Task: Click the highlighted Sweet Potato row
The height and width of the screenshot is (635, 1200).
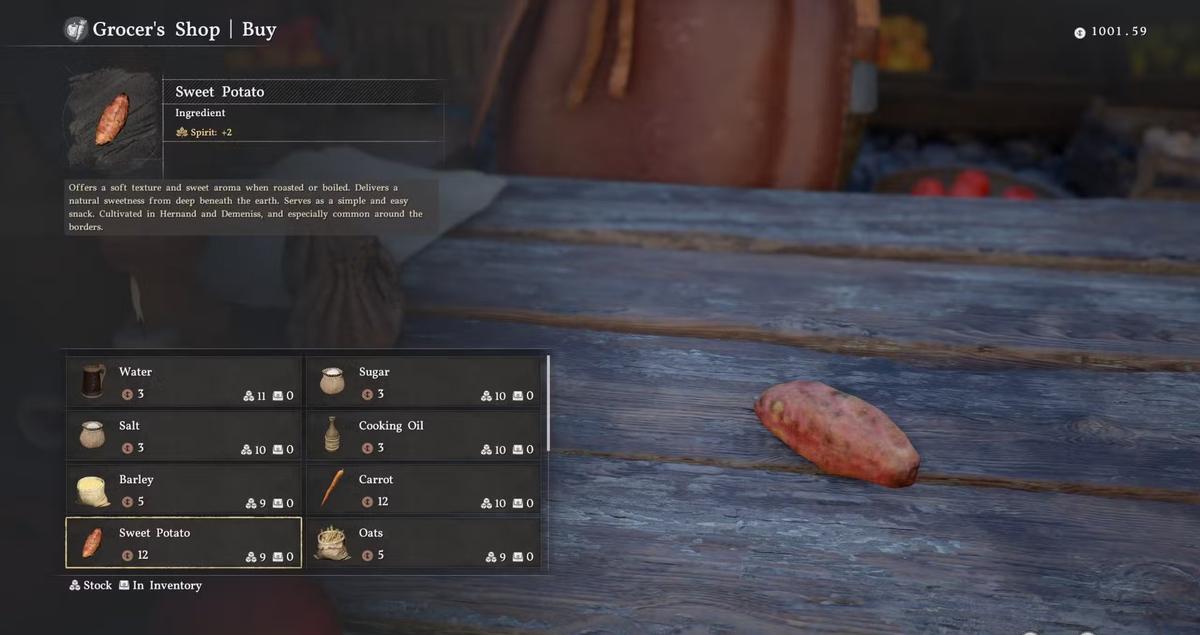Action: pyautogui.click(x=184, y=543)
